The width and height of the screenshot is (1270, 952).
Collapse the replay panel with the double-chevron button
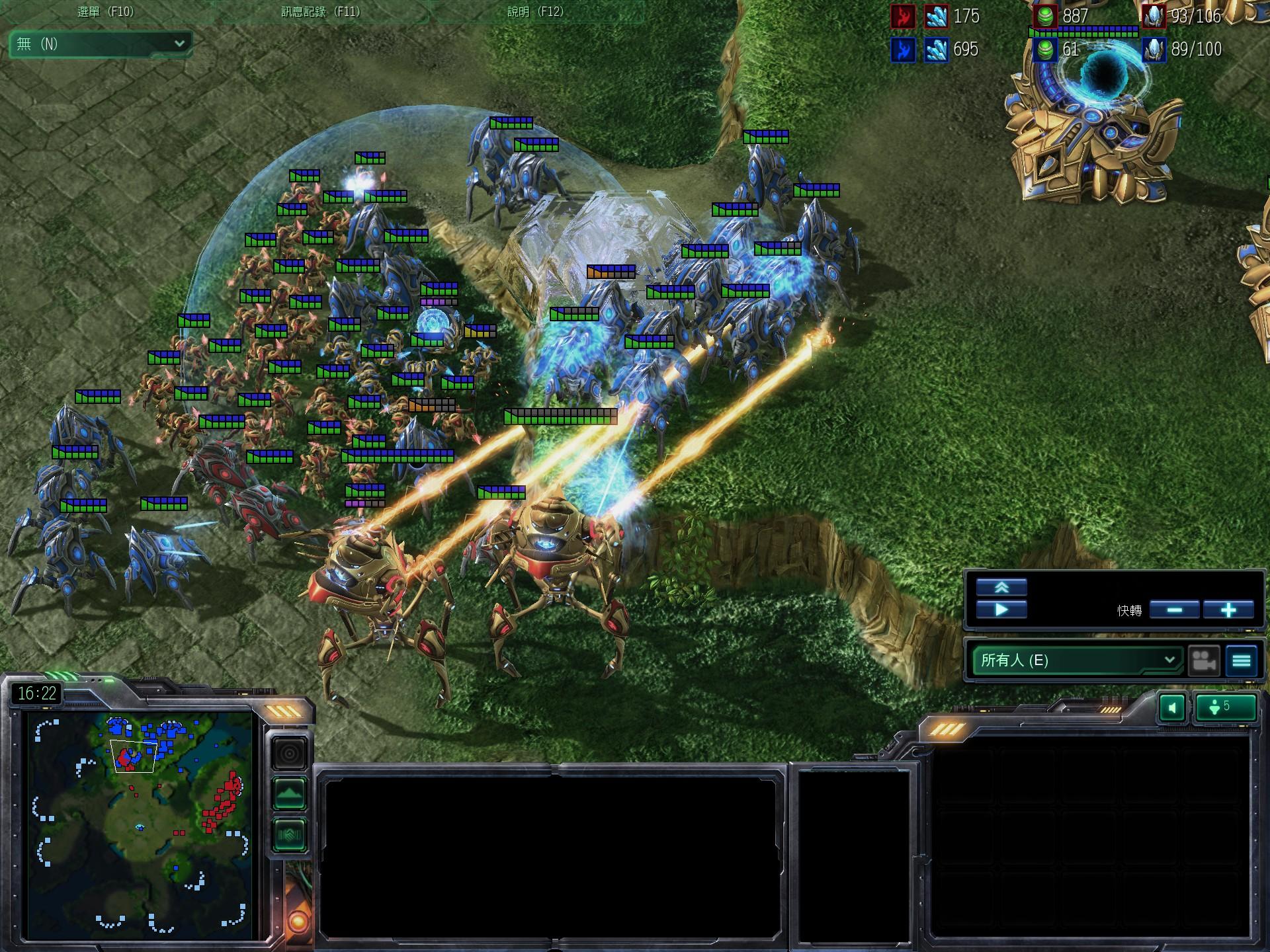pos(1002,586)
